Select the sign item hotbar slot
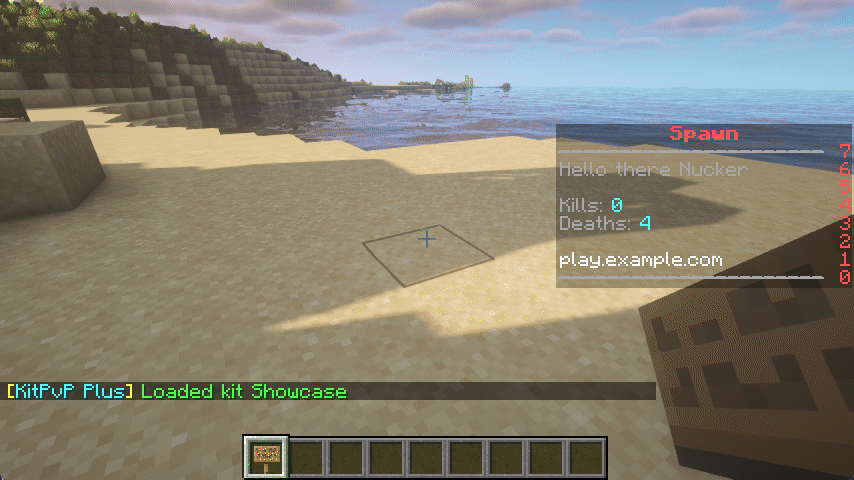854x480 pixels. (x=267, y=456)
